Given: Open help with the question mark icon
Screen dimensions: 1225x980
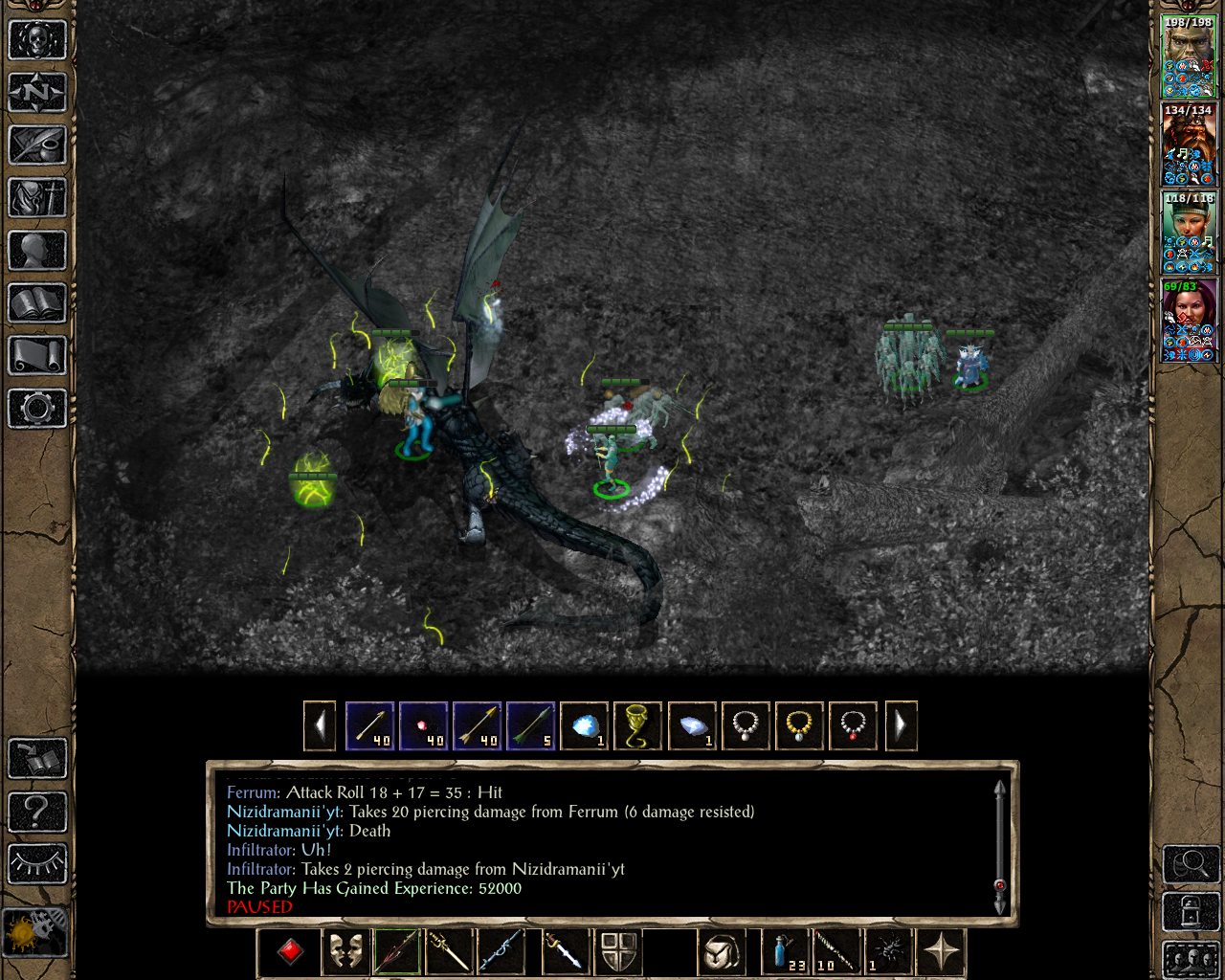Looking at the screenshot, I should (36, 812).
